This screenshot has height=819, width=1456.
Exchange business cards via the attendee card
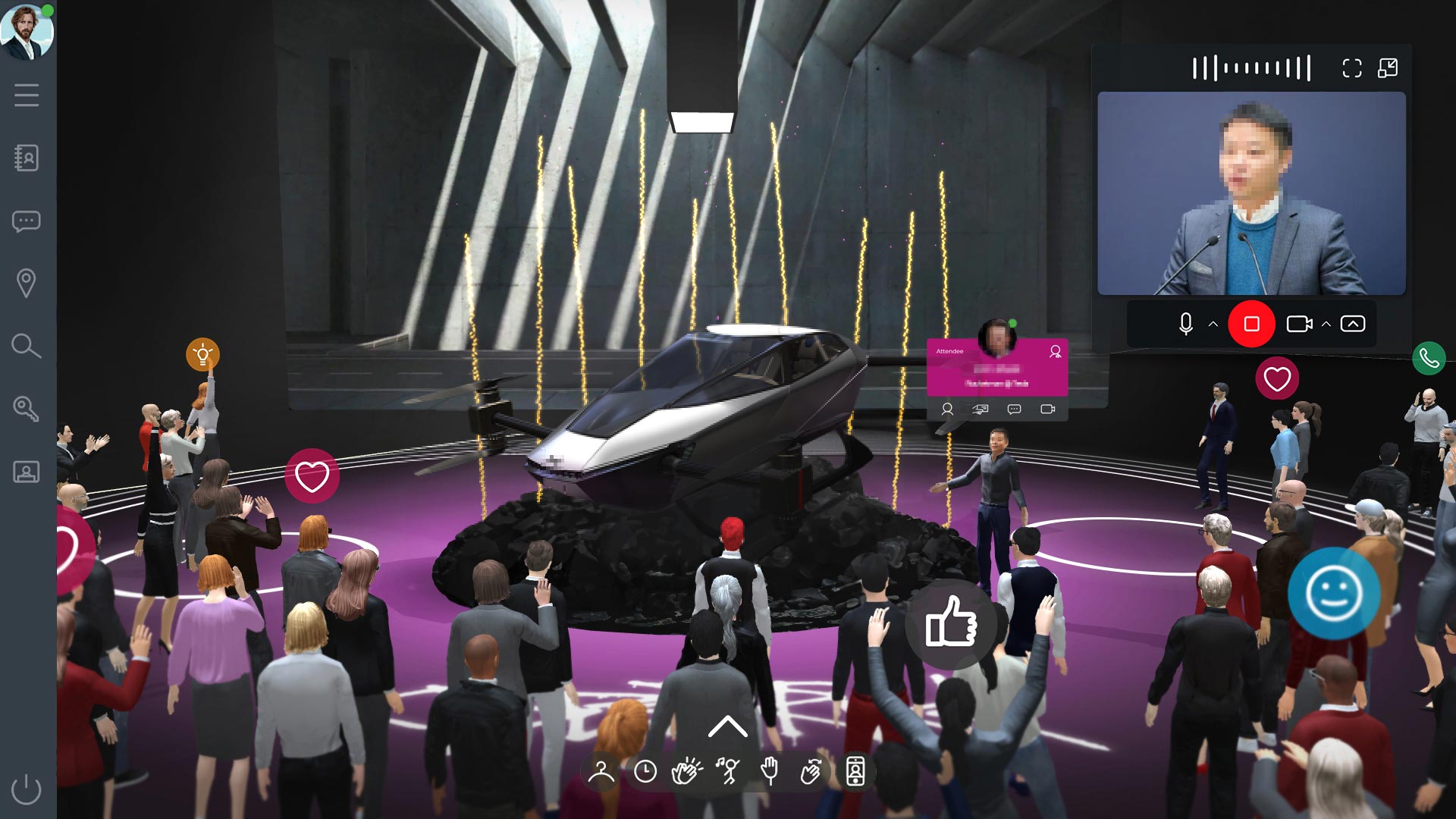pyautogui.click(x=981, y=410)
